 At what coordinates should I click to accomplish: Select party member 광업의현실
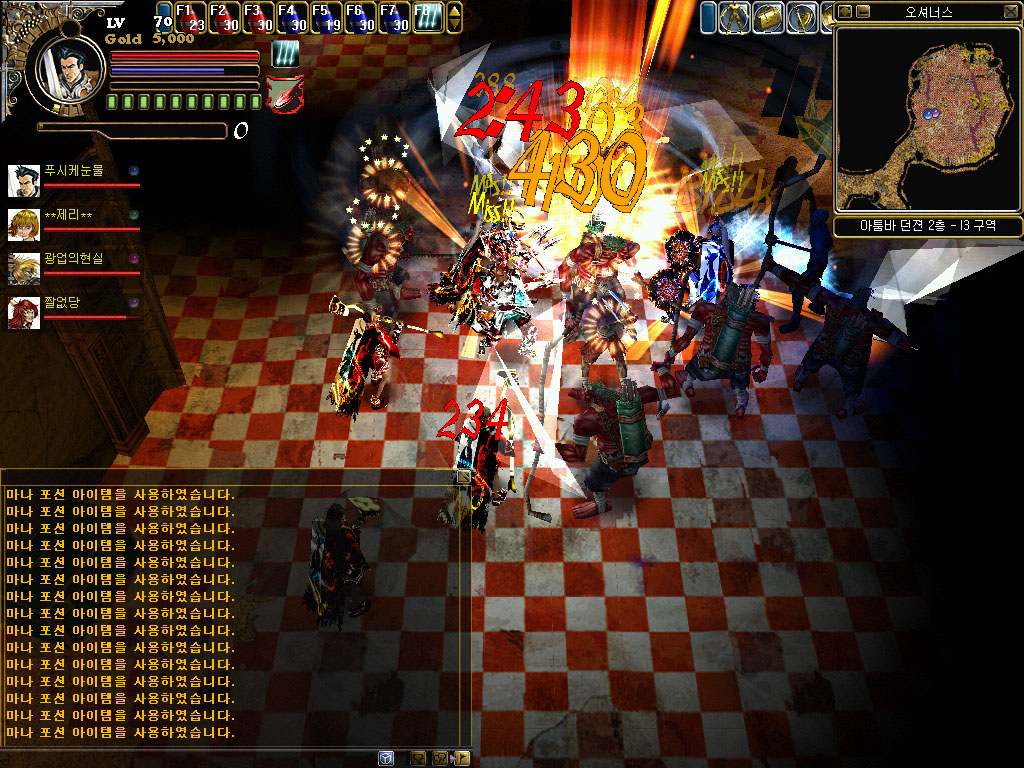[73, 259]
